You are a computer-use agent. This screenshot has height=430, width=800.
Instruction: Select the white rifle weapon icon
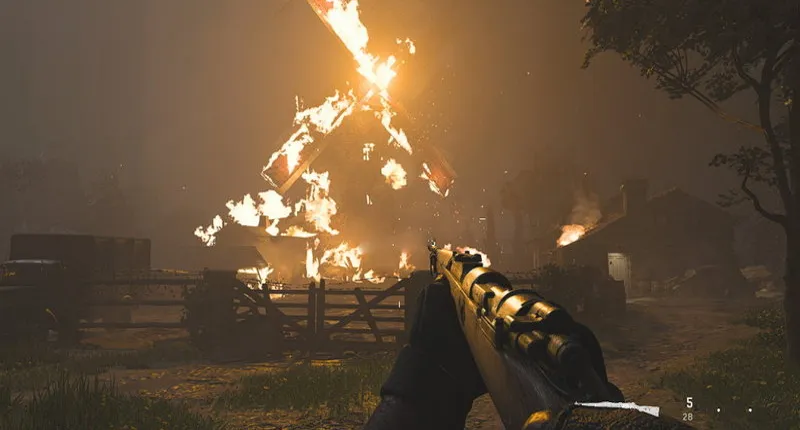622,408
